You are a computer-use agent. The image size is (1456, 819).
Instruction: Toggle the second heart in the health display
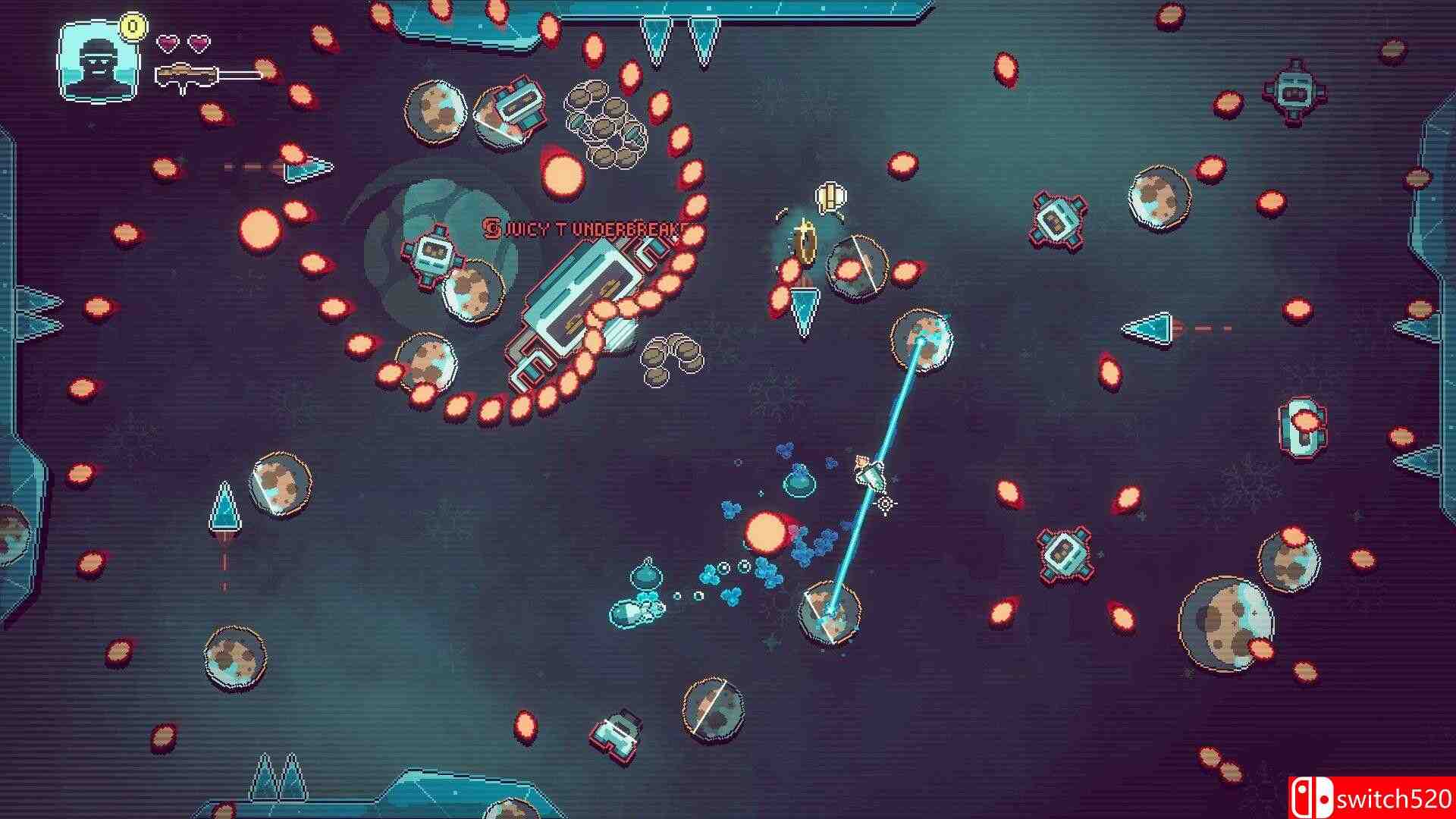(199, 43)
